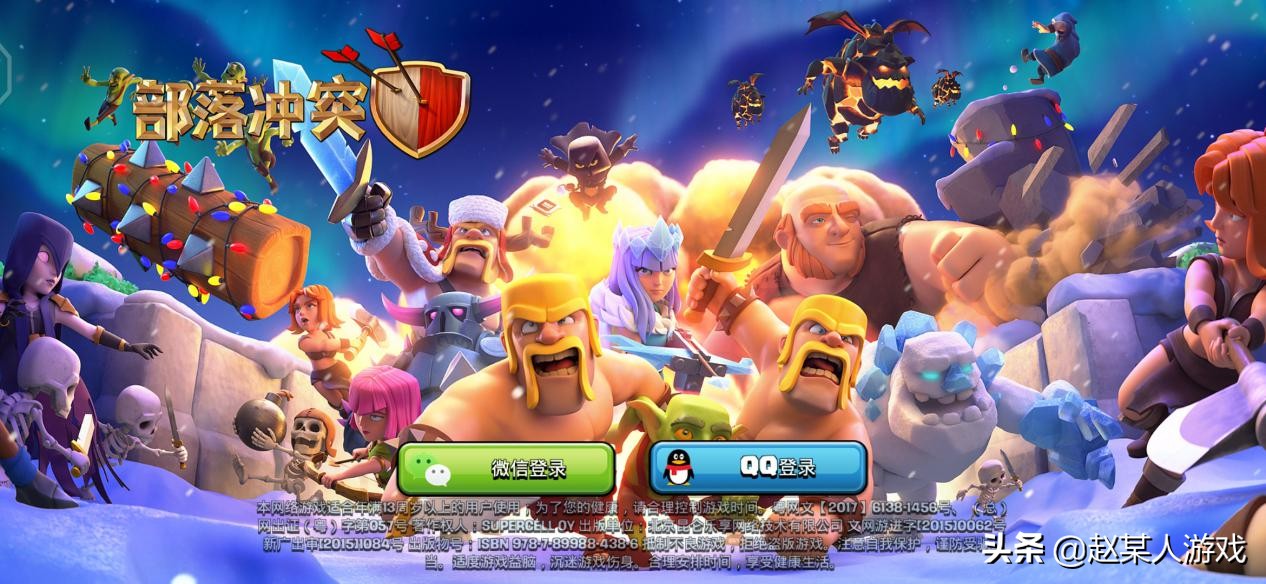Log in with the green WeChat button
1266x584 pixels.
click(x=506, y=468)
